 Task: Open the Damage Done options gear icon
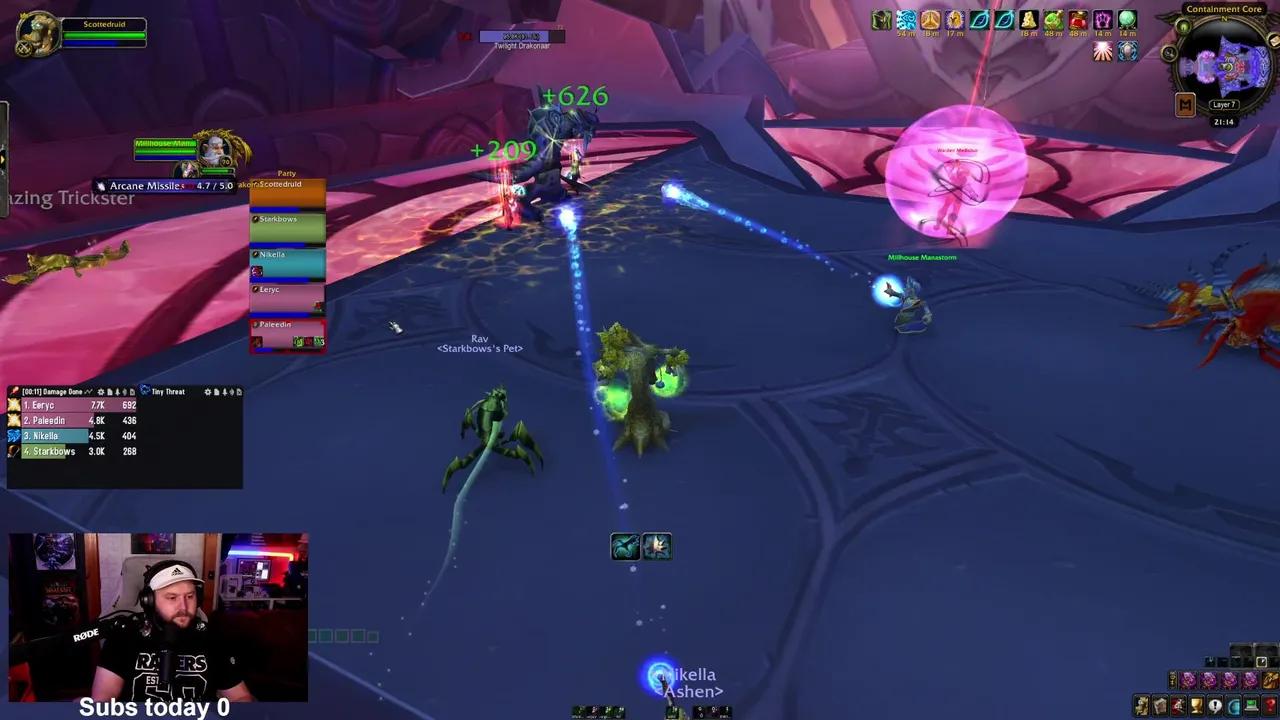(101, 391)
